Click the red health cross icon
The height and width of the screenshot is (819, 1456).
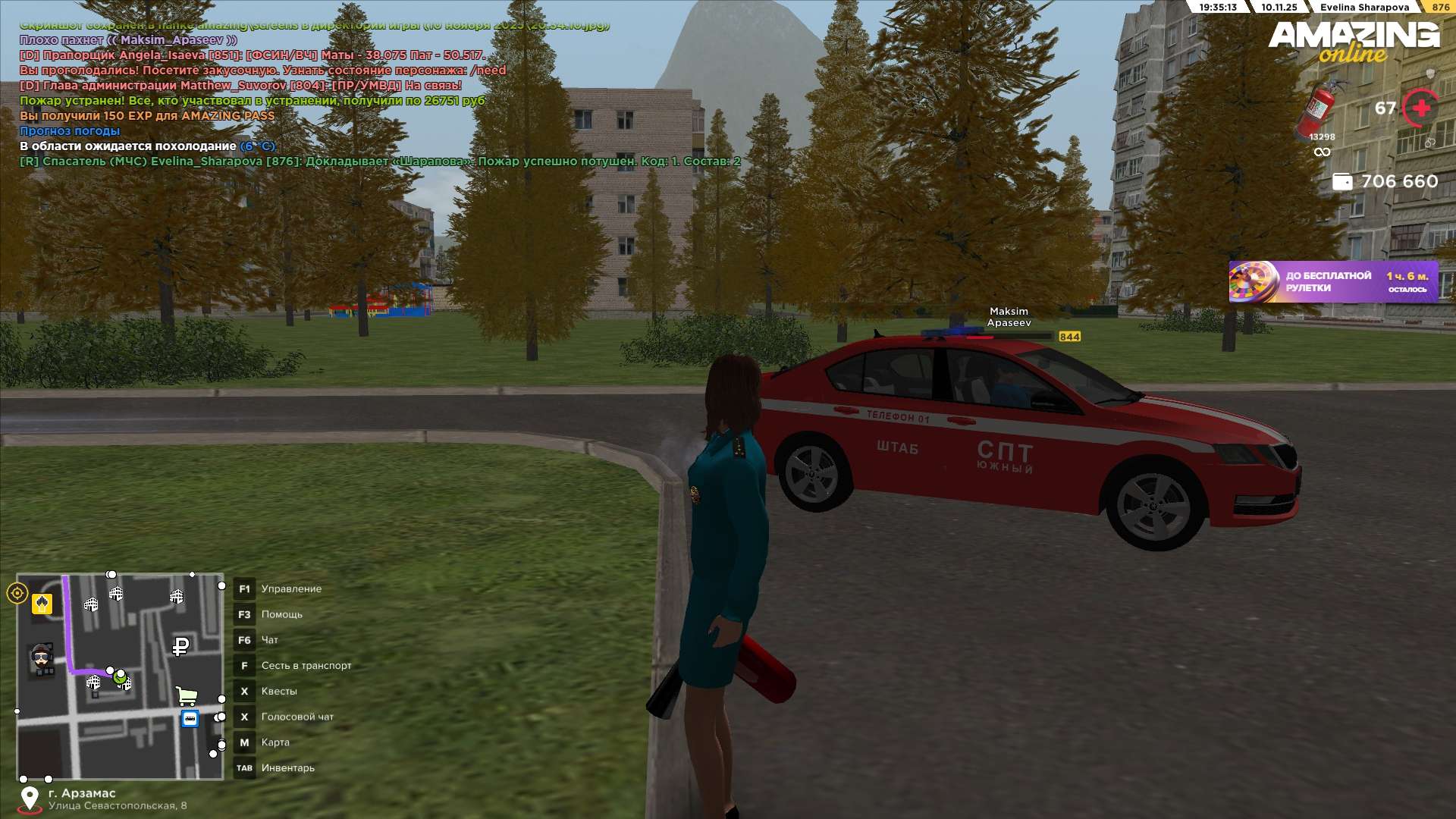click(x=1421, y=108)
